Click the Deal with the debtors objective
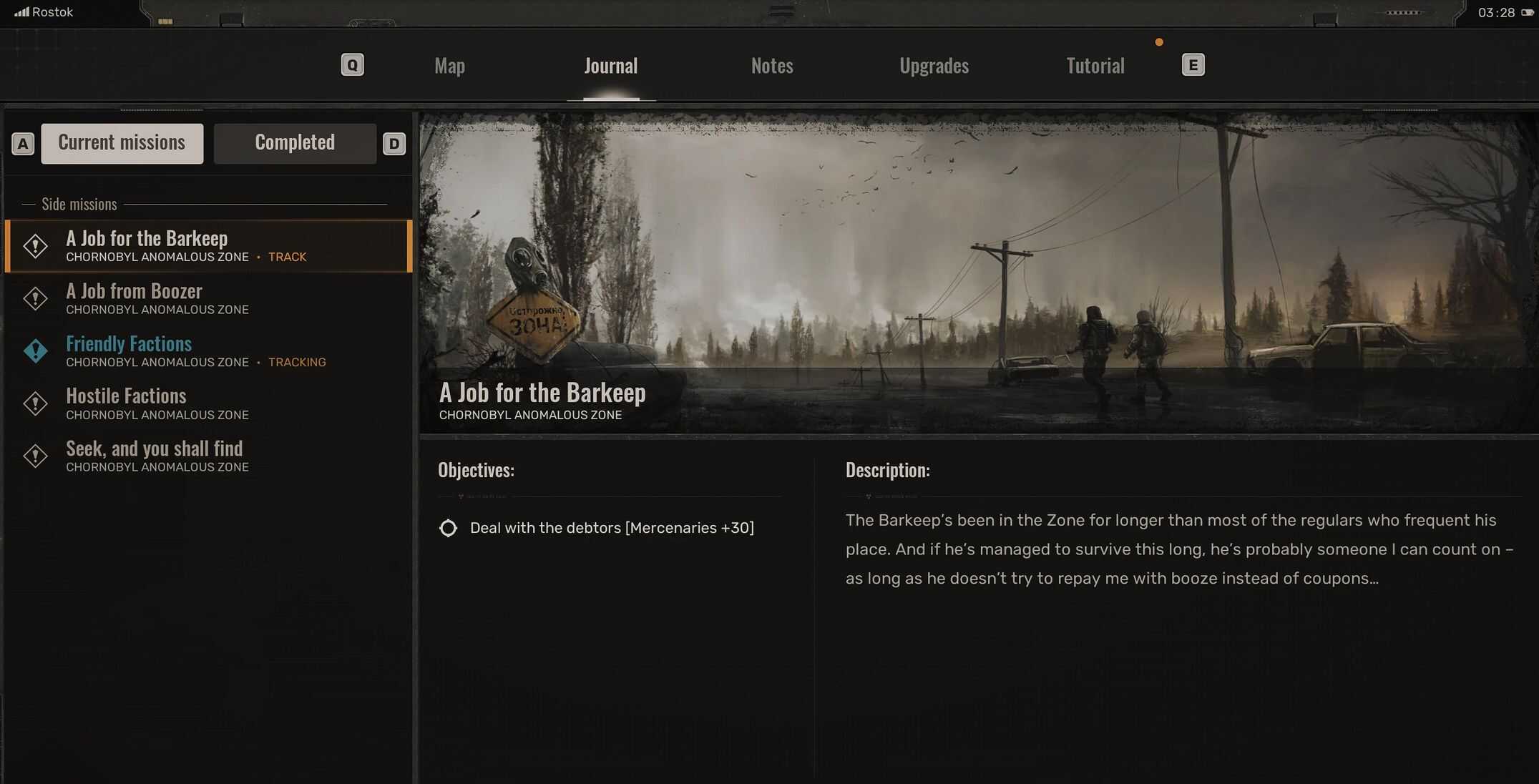 pyautogui.click(x=611, y=528)
